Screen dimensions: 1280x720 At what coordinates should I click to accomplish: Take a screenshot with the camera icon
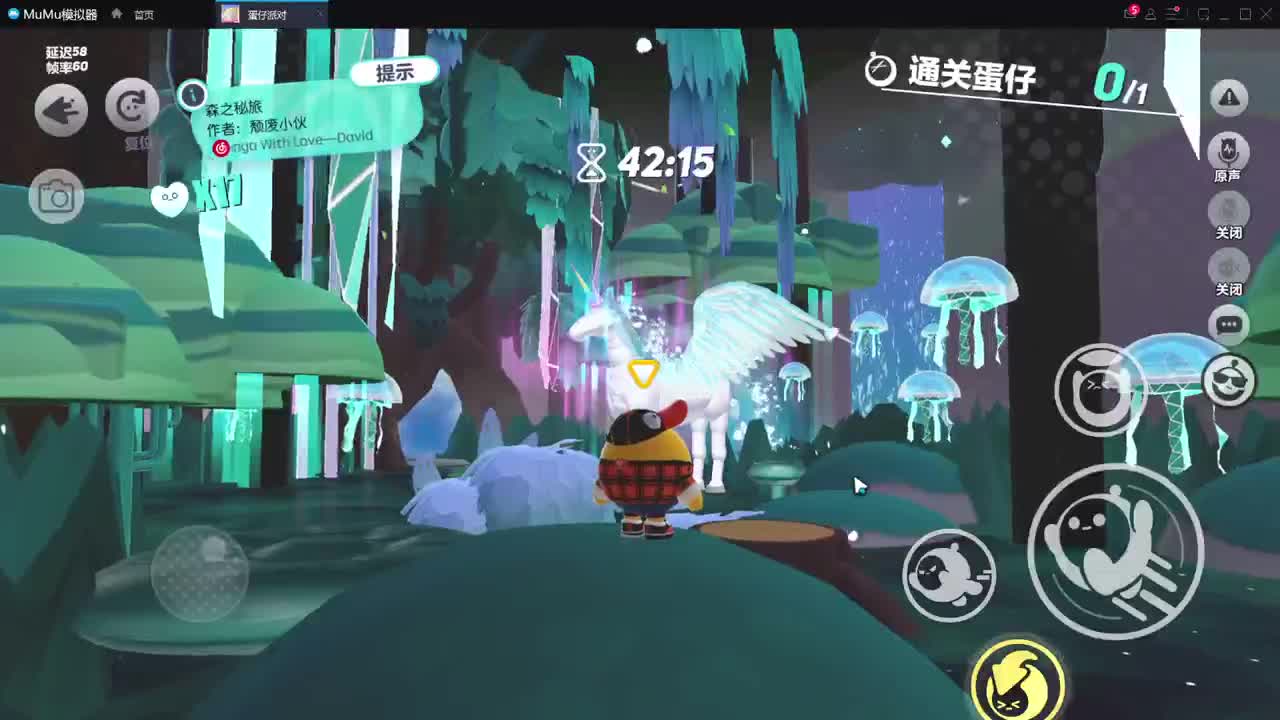[x=57, y=196]
